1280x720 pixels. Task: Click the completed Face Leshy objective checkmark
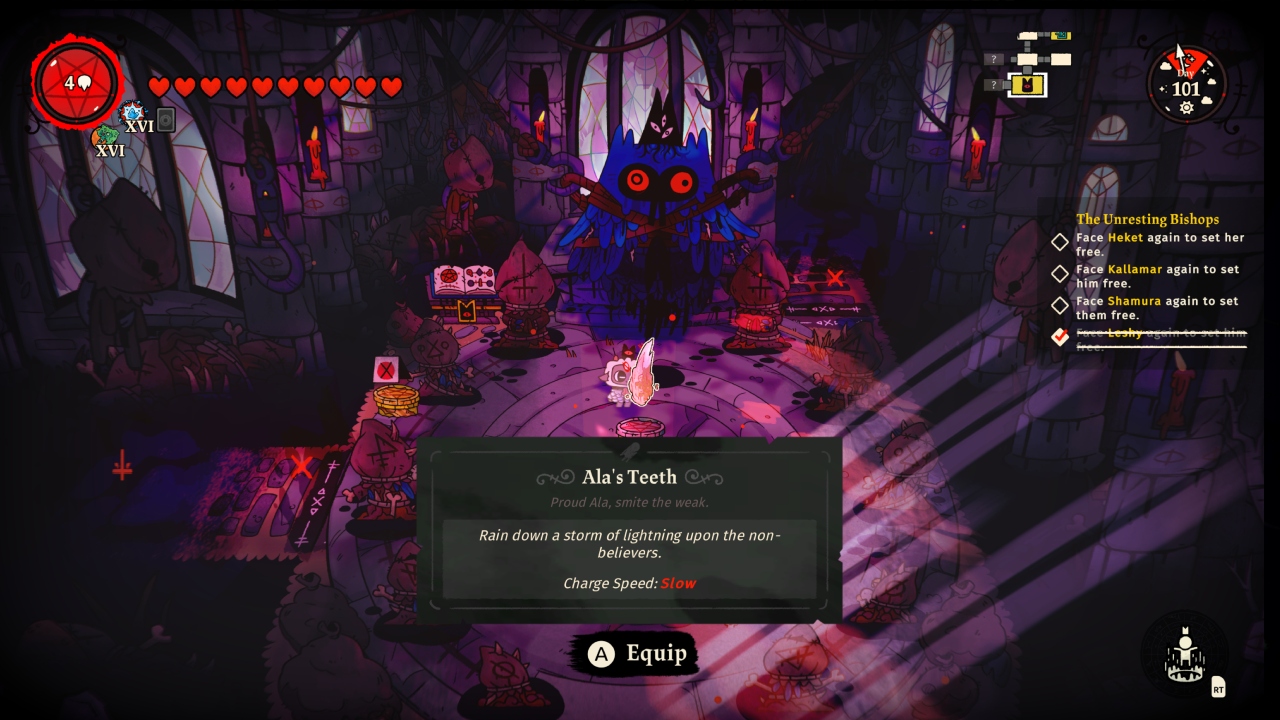pos(1060,337)
